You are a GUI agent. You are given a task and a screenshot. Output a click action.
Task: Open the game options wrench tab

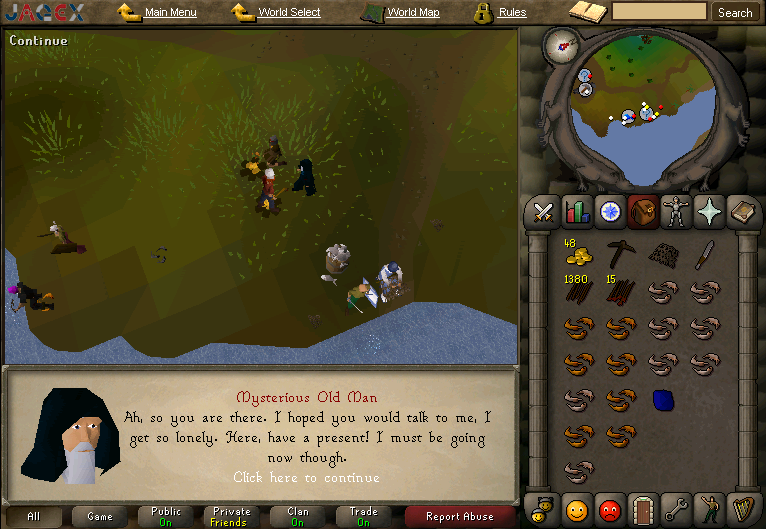tap(675, 509)
